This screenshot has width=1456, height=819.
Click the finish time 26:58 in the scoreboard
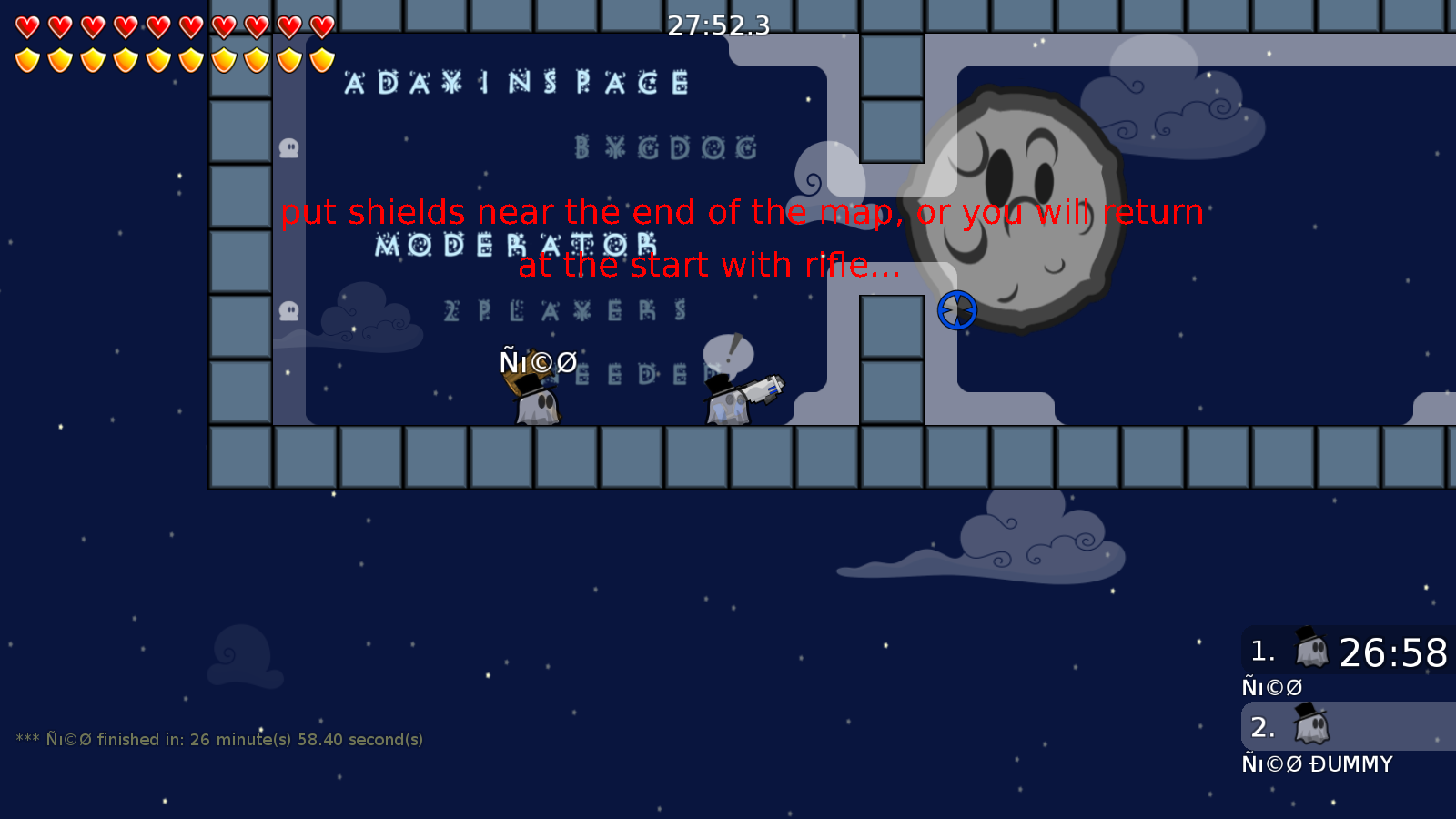(1394, 652)
